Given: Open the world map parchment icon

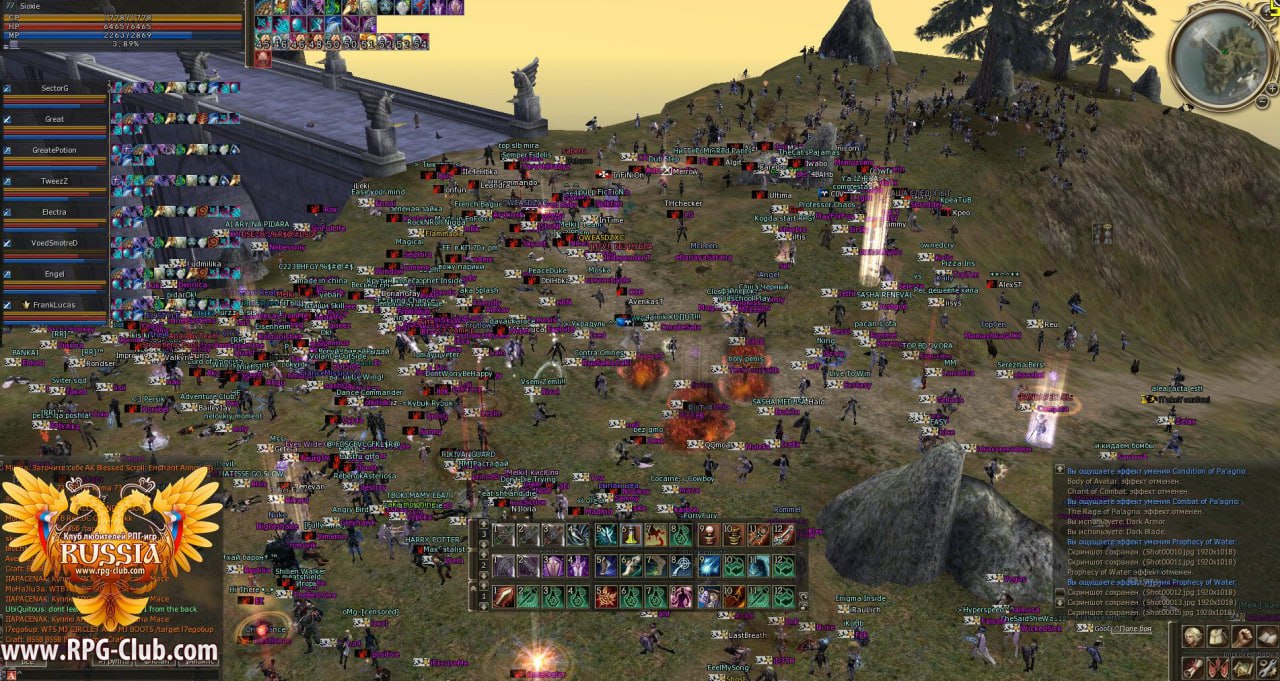Looking at the screenshot, I should pyautogui.click(x=1243, y=666).
